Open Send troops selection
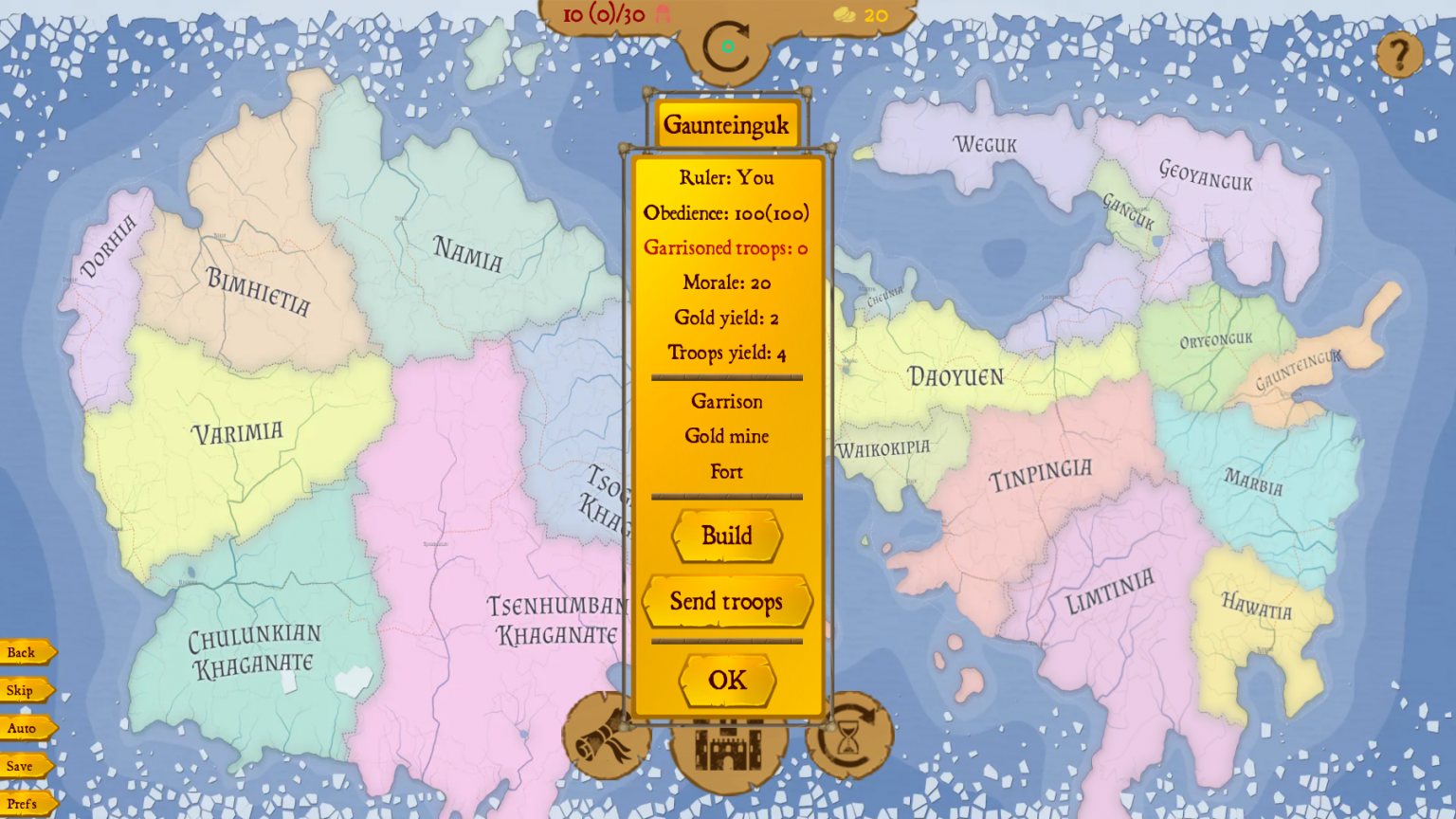 pos(726,602)
